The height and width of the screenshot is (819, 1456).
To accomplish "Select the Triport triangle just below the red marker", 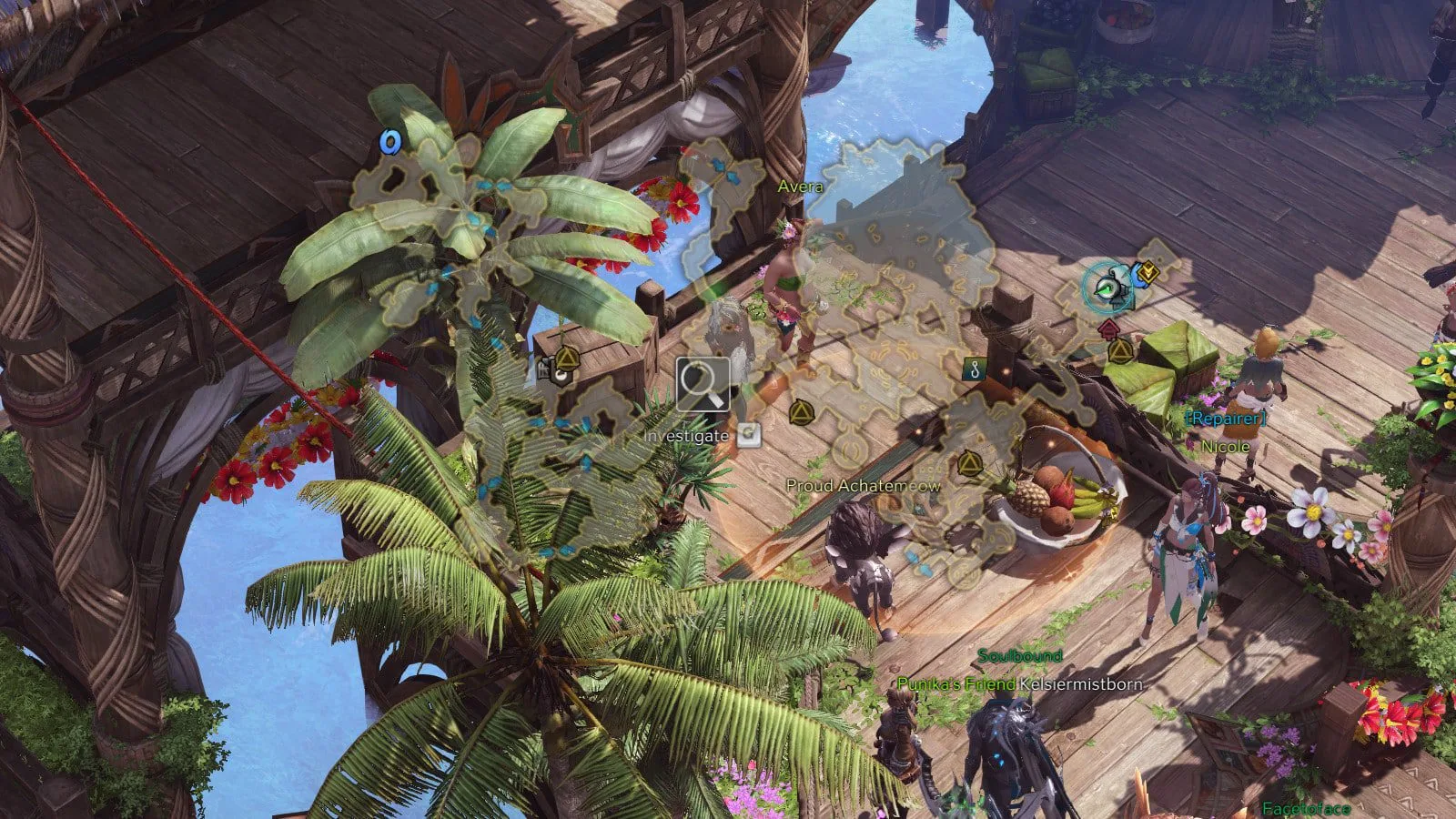I will coord(1120,350).
